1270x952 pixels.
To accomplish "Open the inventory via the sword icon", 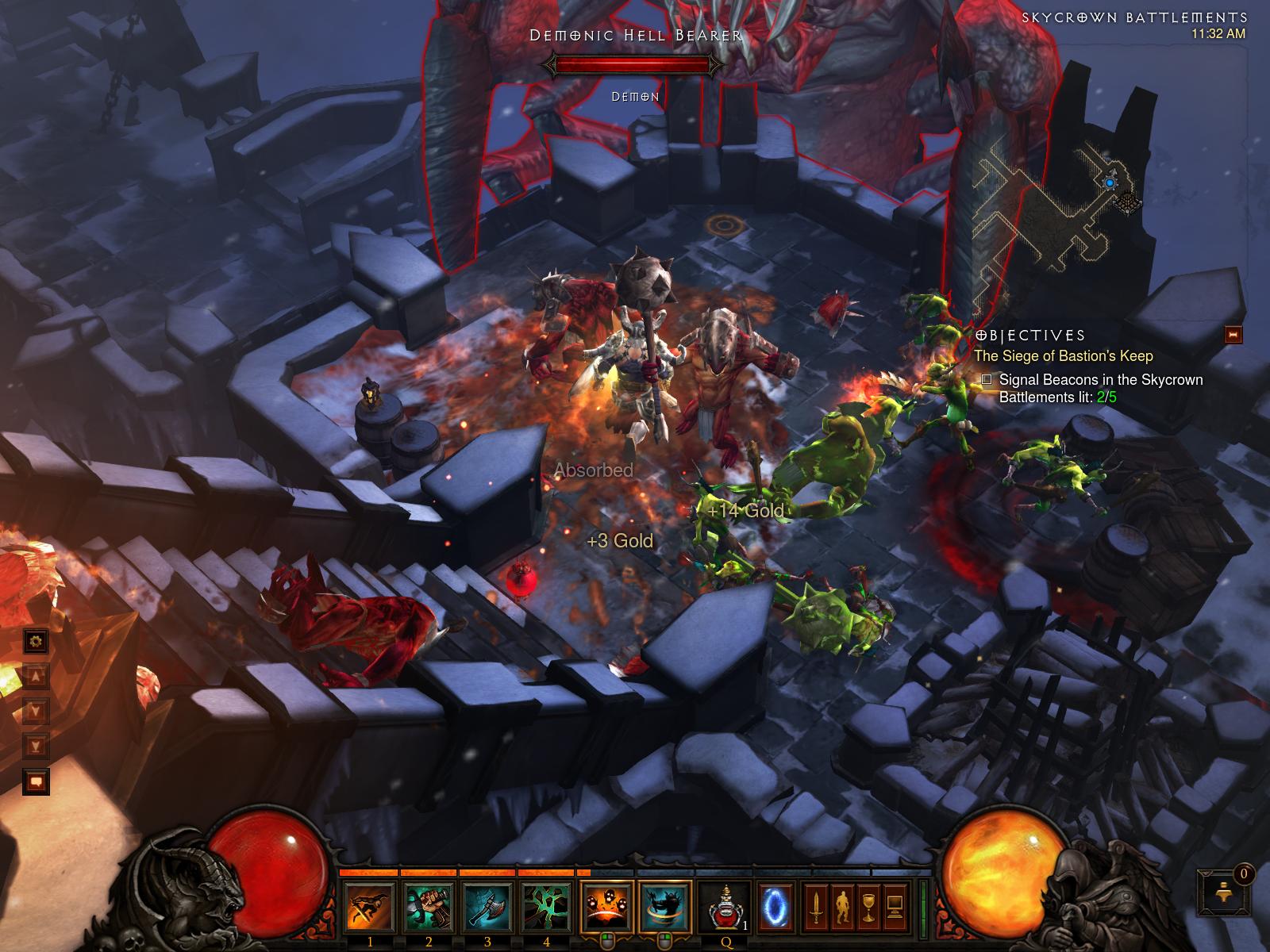I will [x=815, y=905].
